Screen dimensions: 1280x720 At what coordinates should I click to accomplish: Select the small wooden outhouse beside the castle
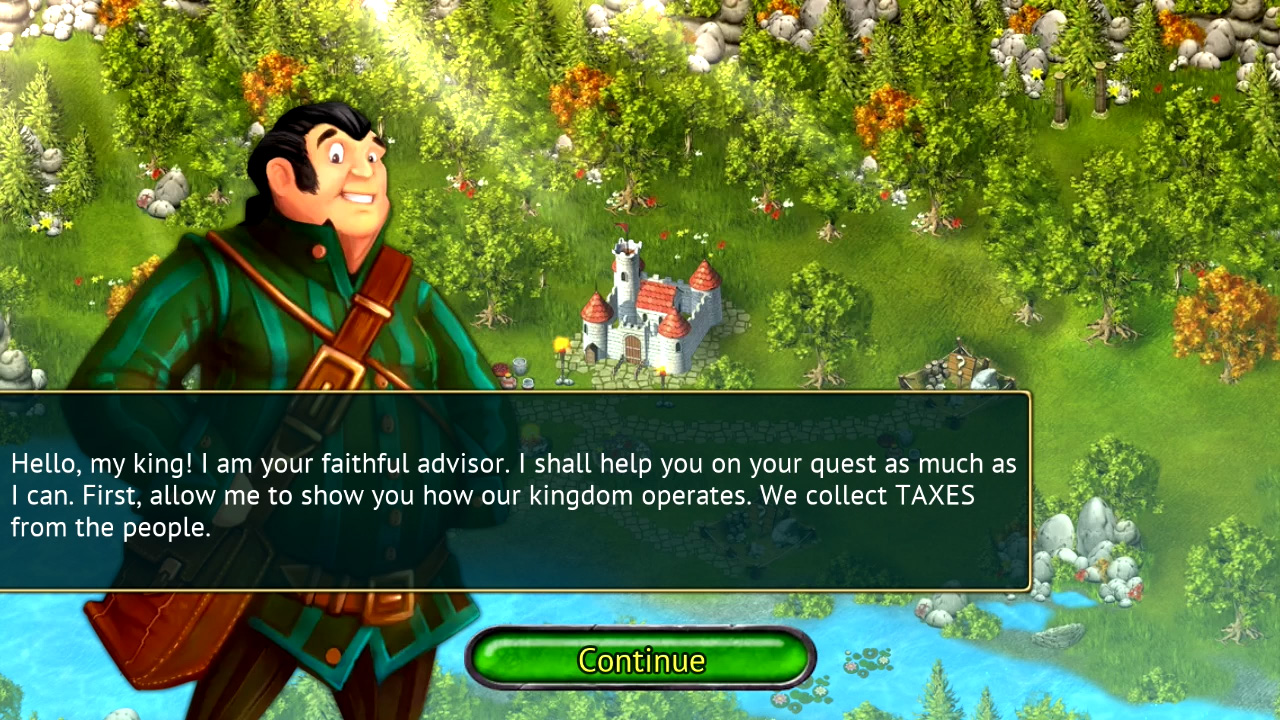[x=591, y=352]
